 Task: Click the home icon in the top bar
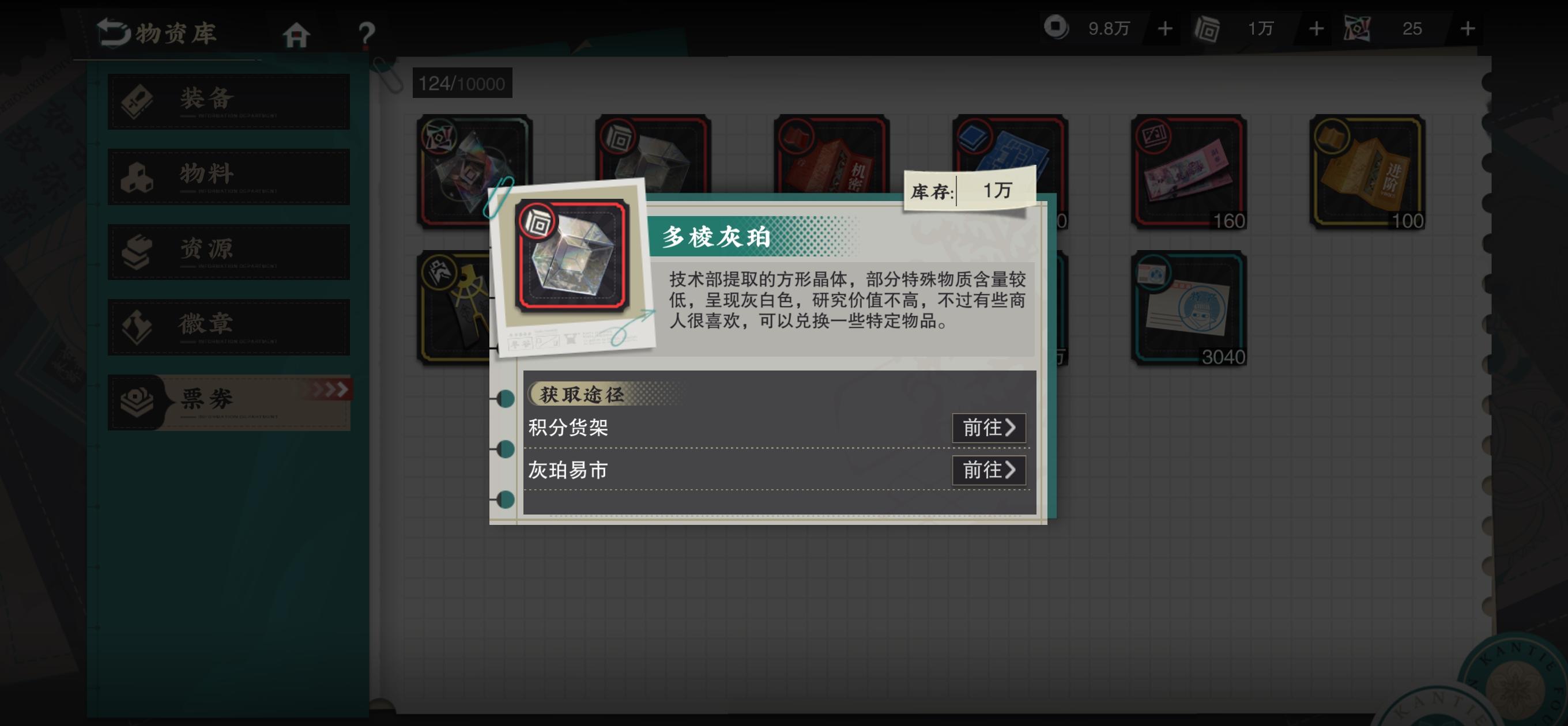(x=296, y=33)
